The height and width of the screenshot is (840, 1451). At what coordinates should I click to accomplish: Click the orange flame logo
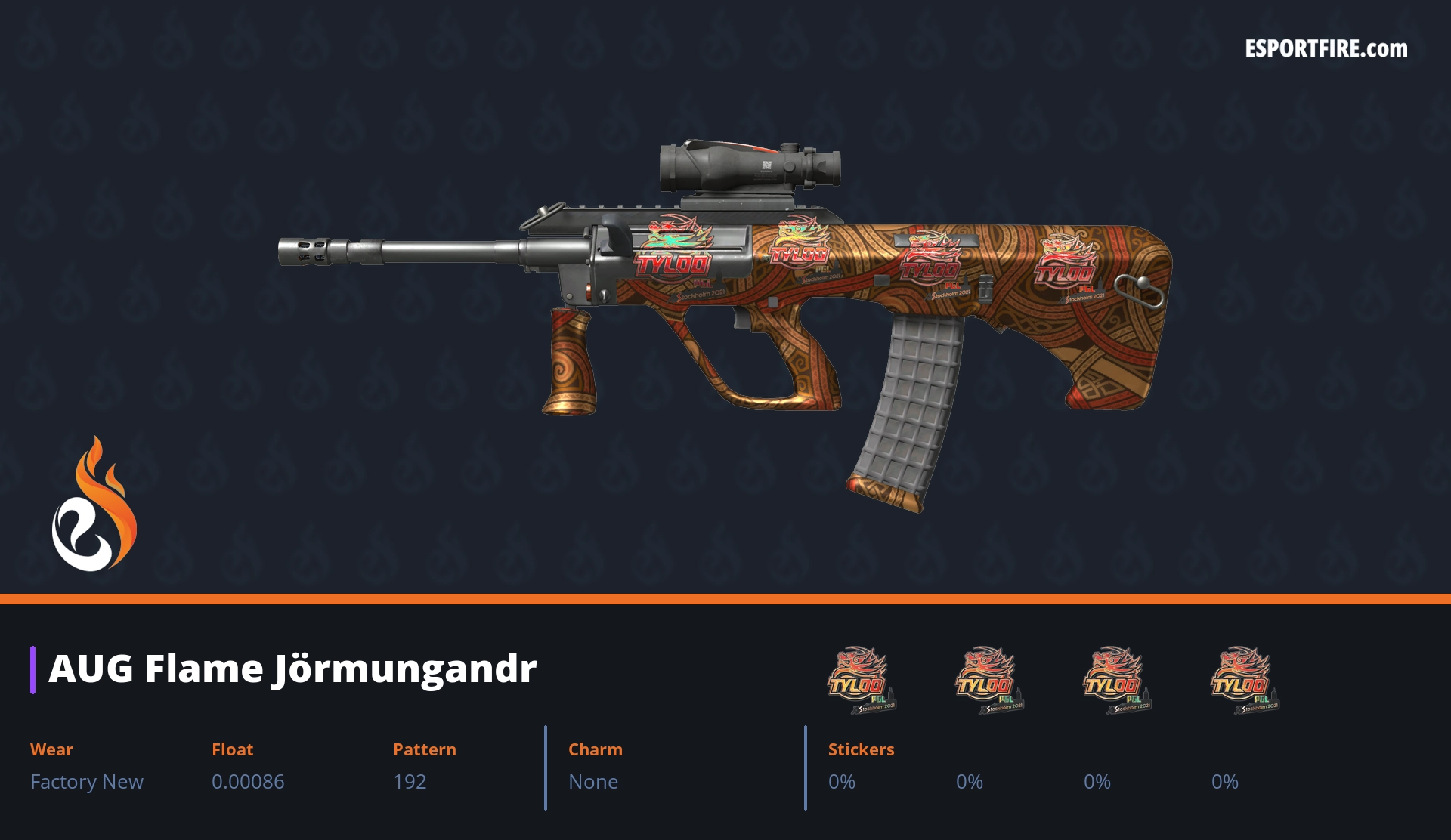[94, 505]
